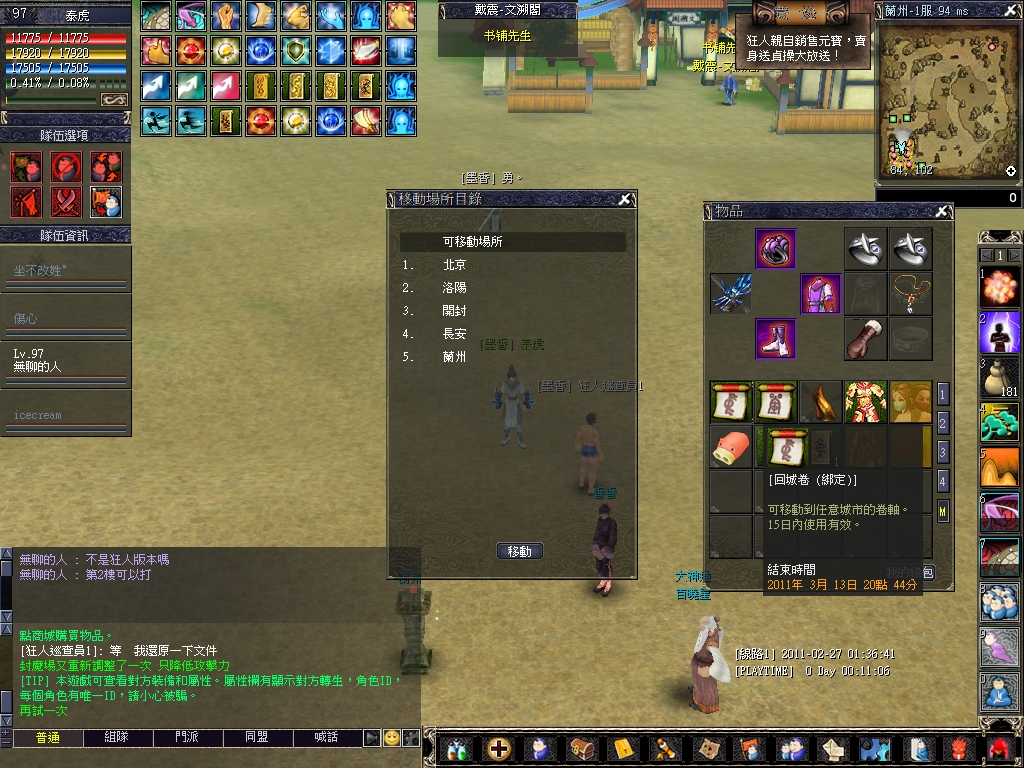Open the treasure chest icon on bottom bar

(582, 748)
